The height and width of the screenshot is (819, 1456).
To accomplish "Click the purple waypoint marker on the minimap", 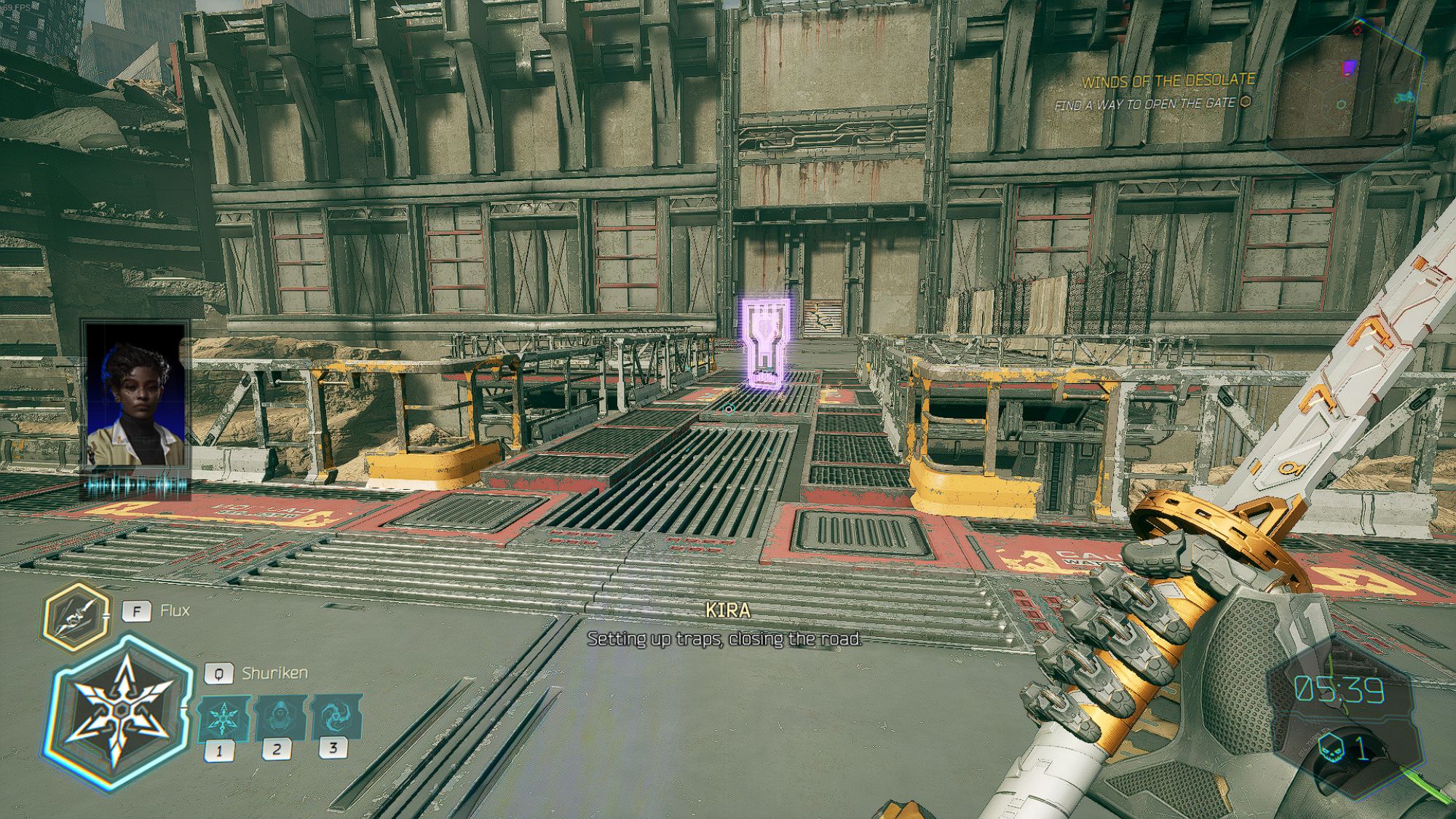I will (1348, 67).
